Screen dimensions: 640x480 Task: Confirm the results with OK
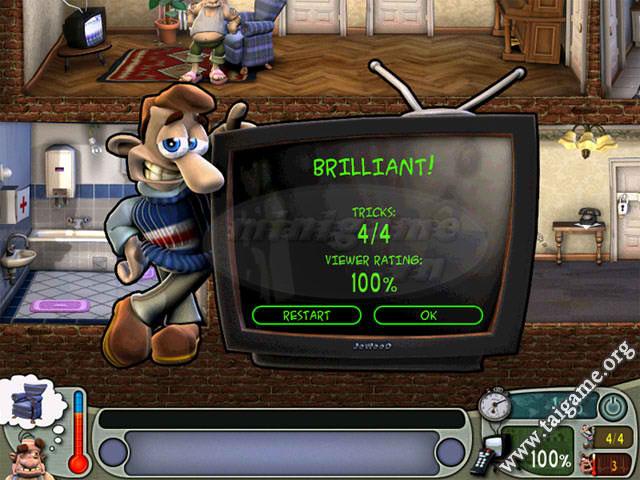428,315
